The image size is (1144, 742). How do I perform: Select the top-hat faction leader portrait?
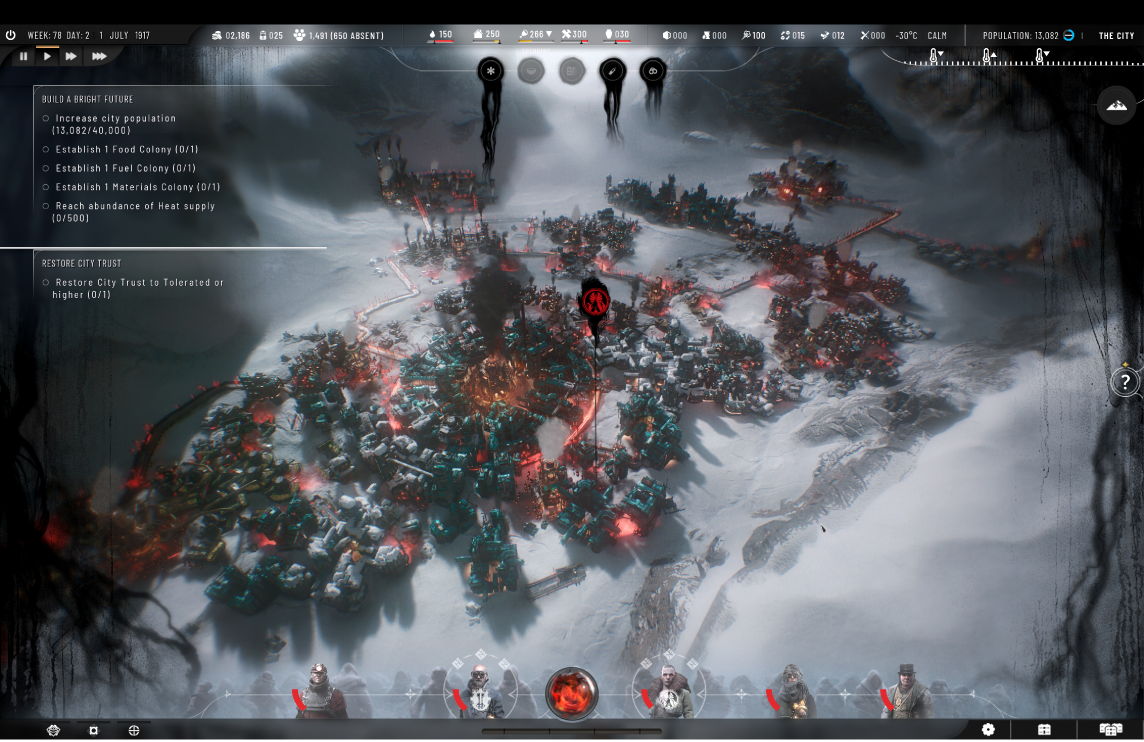pos(906,690)
